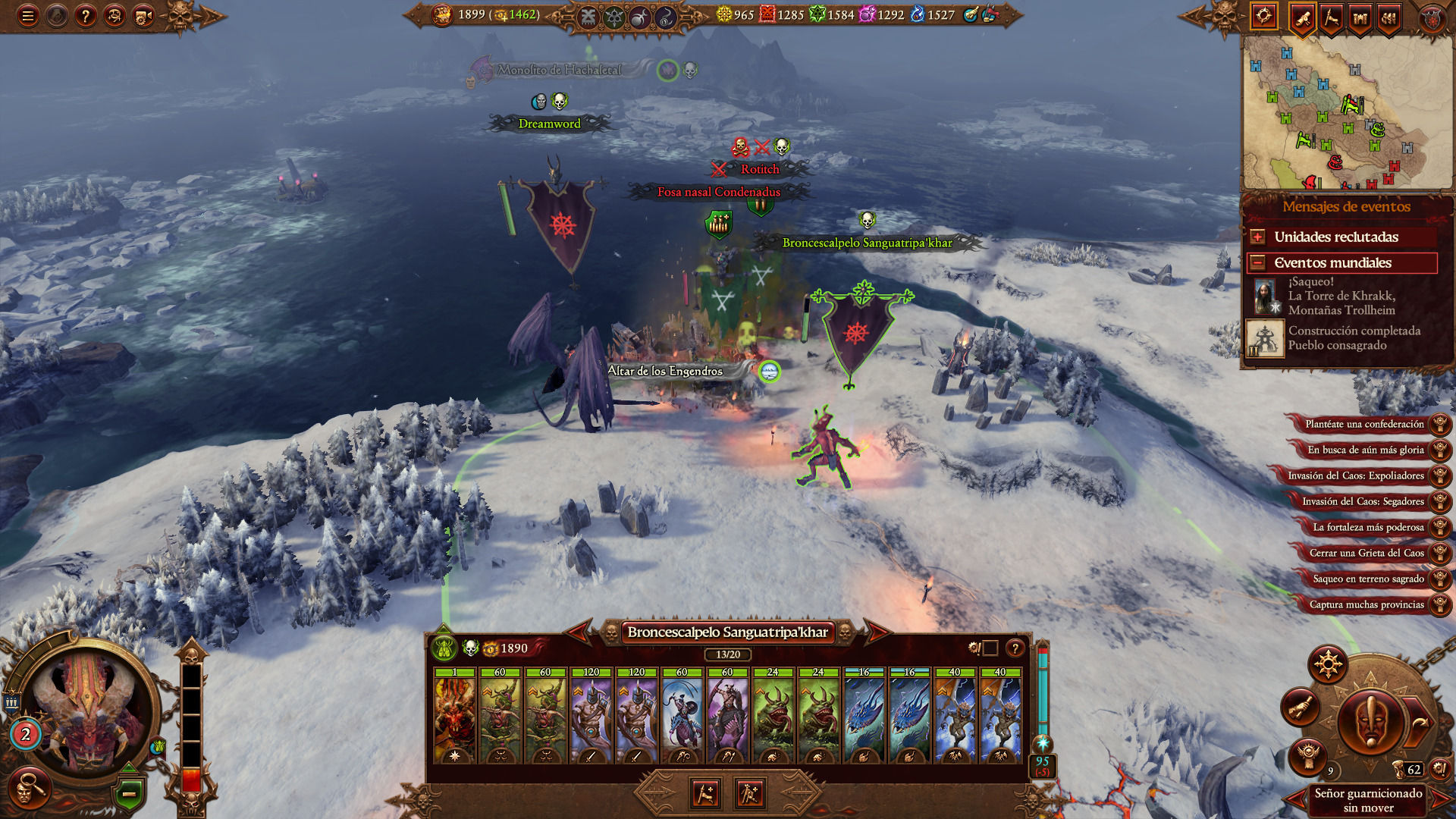
Task: Expand the Unidades reclutadas event group
Action: 1257,237
